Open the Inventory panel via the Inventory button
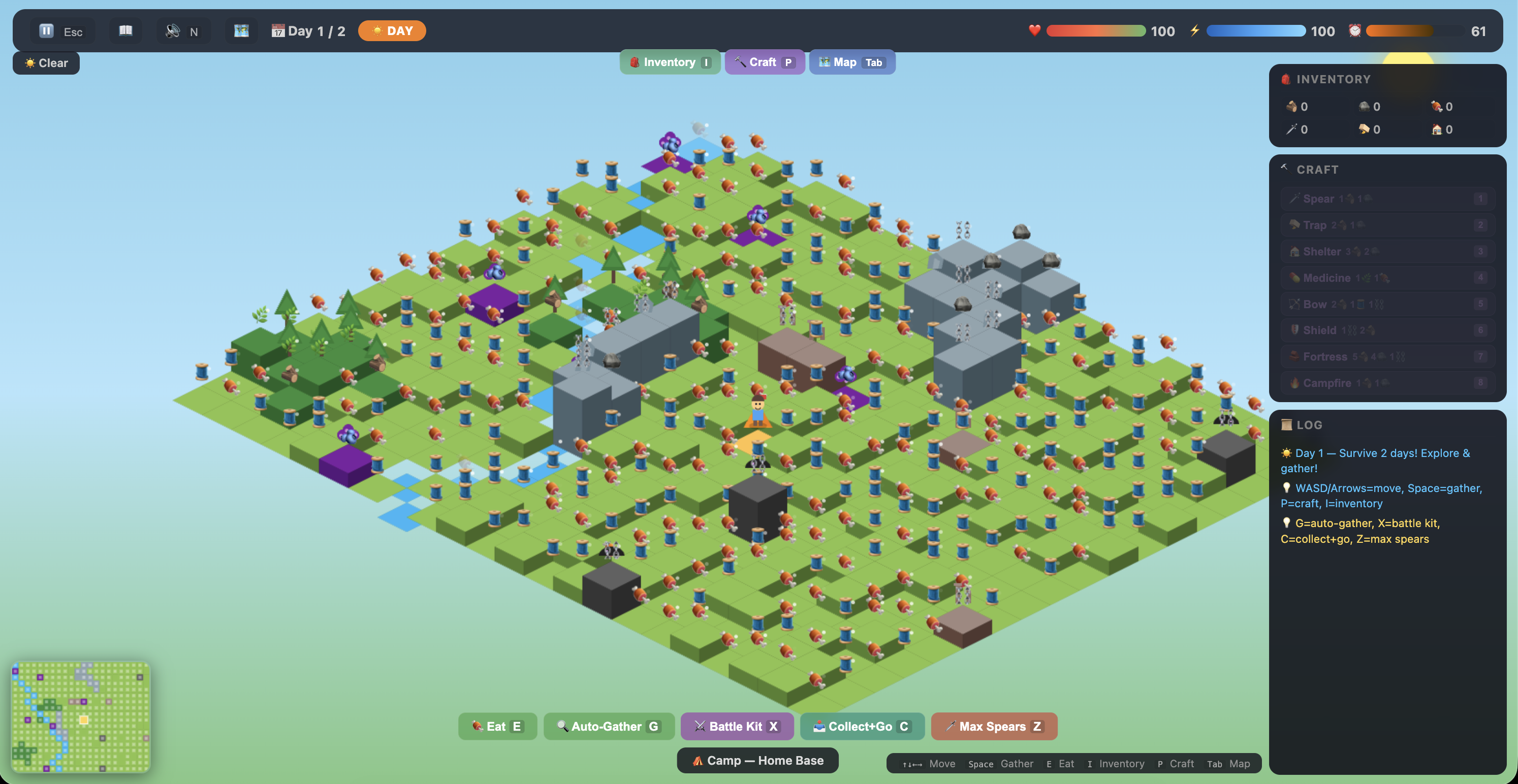 coord(670,62)
